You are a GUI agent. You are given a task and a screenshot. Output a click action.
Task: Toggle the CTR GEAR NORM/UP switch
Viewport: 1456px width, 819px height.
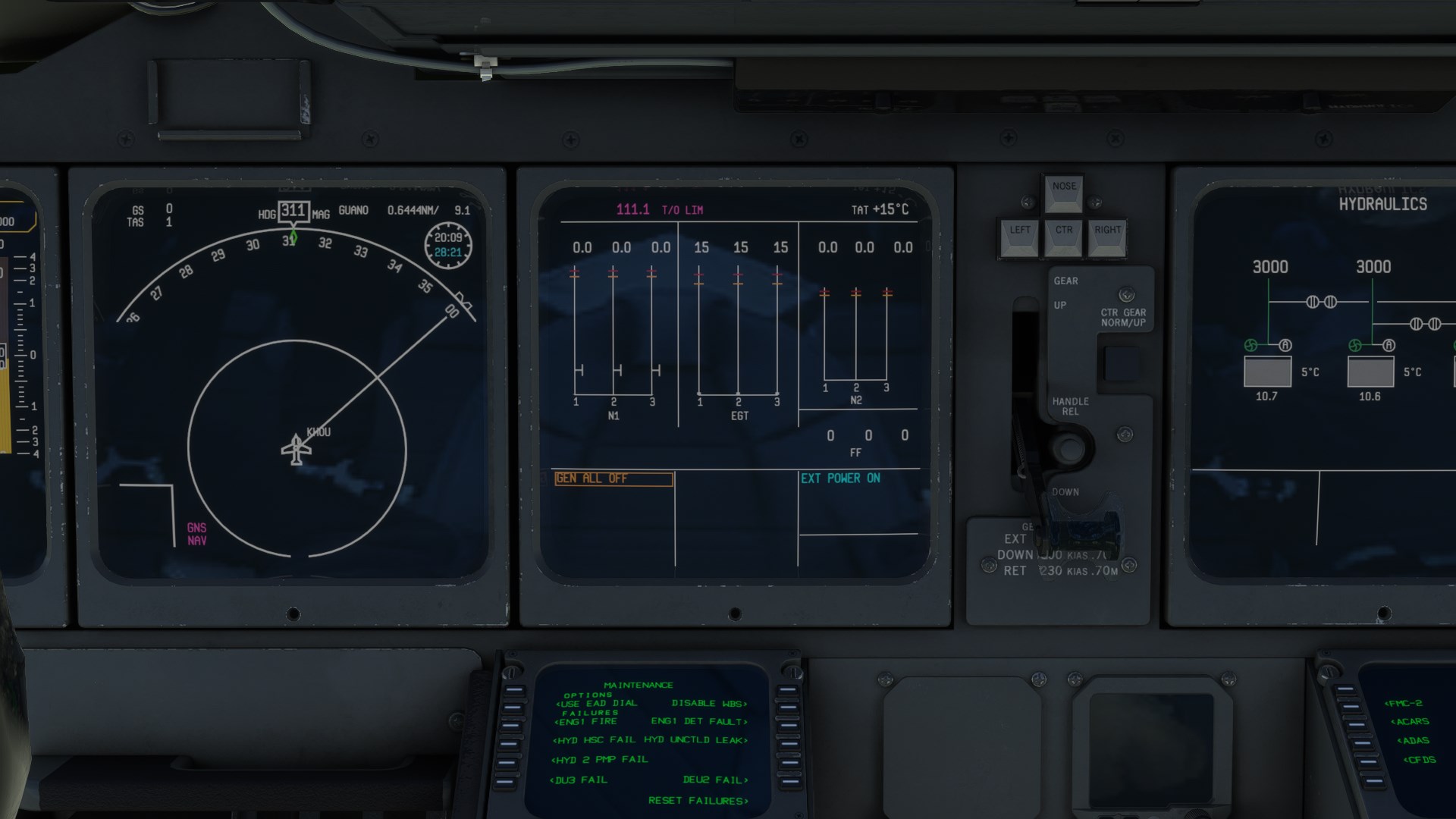(1121, 363)
